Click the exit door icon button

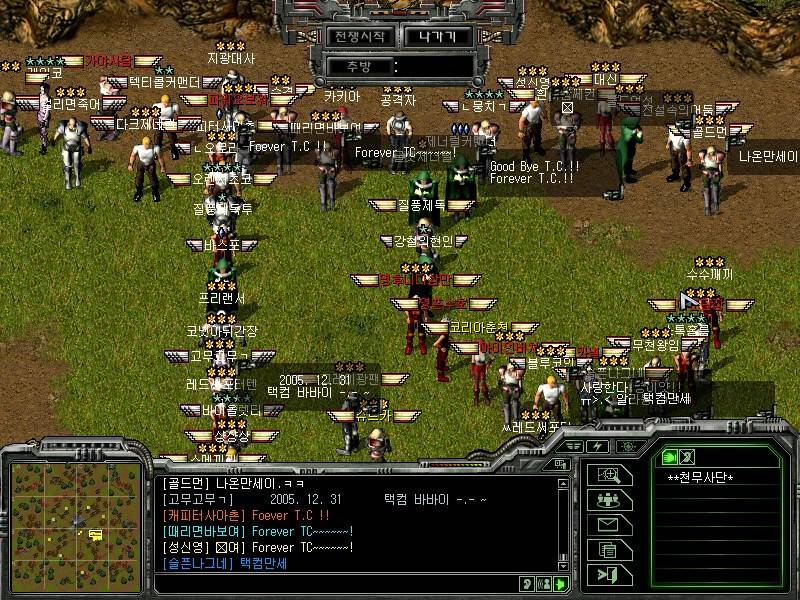608,574
